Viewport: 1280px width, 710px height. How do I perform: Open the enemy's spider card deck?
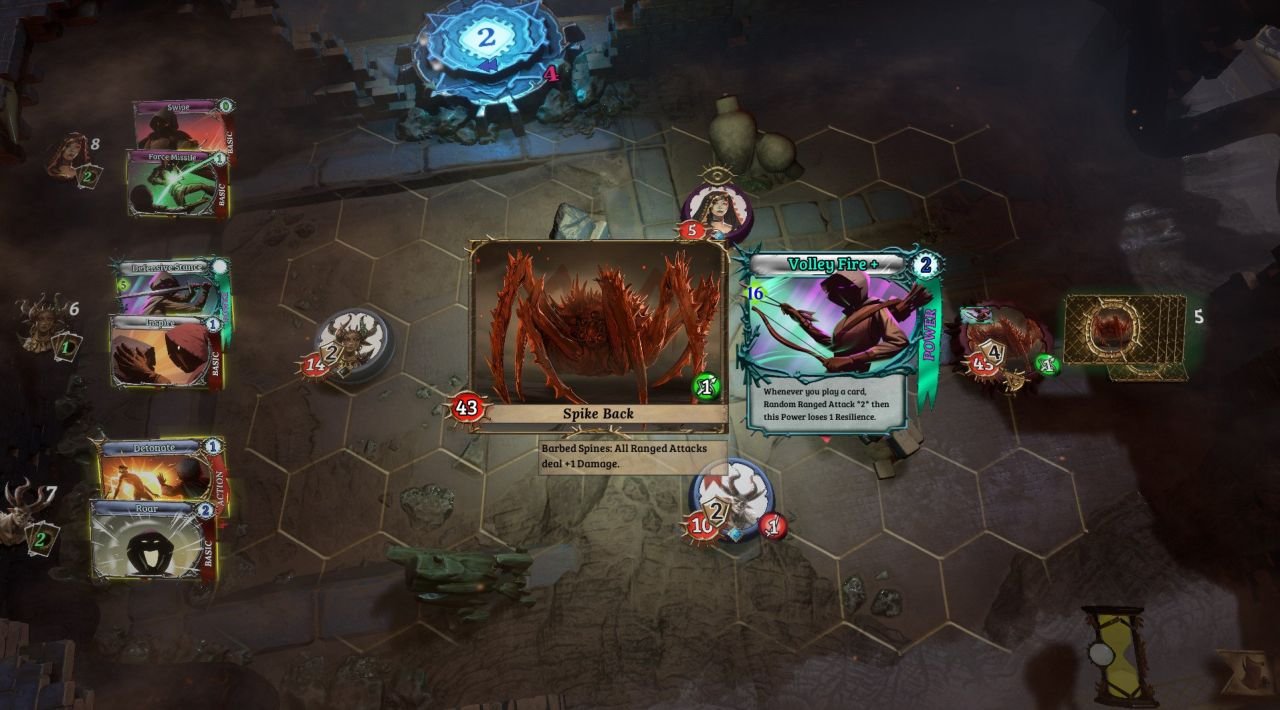pos(1125,335)
